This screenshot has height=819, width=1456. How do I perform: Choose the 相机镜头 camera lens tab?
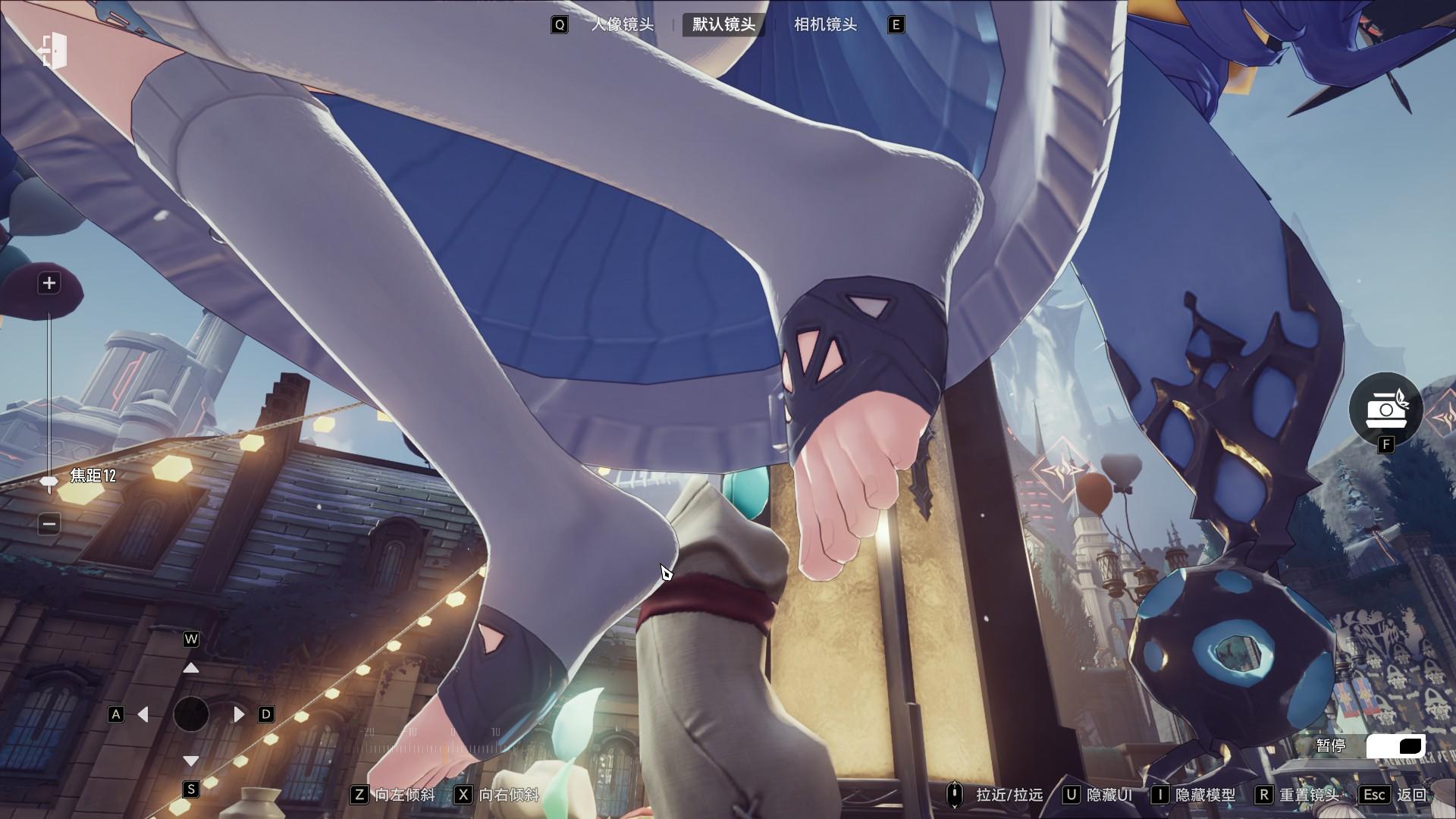825,25
